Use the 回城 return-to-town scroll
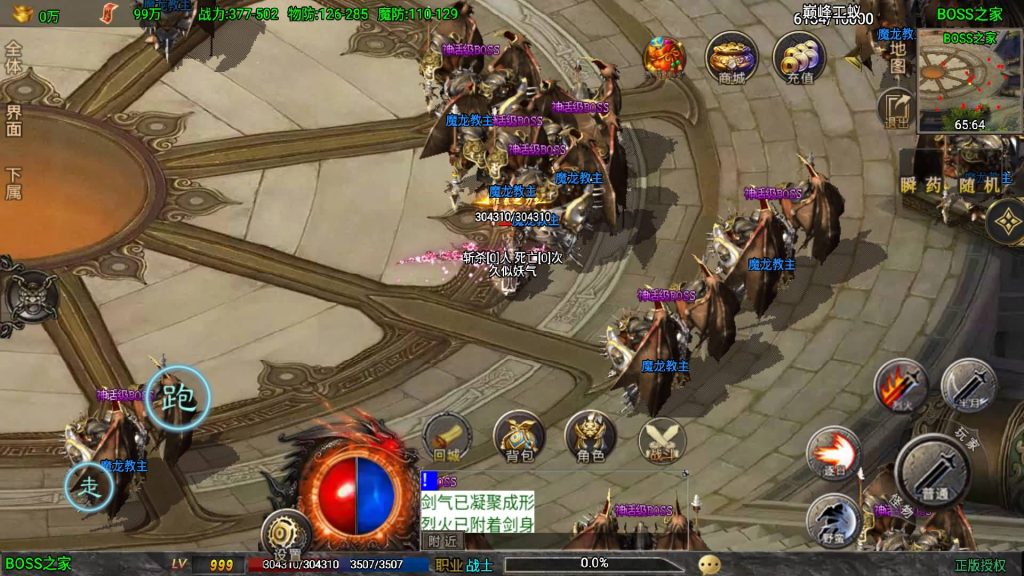Viewport: 1024px width, 576px height. (x=446, y=437)
